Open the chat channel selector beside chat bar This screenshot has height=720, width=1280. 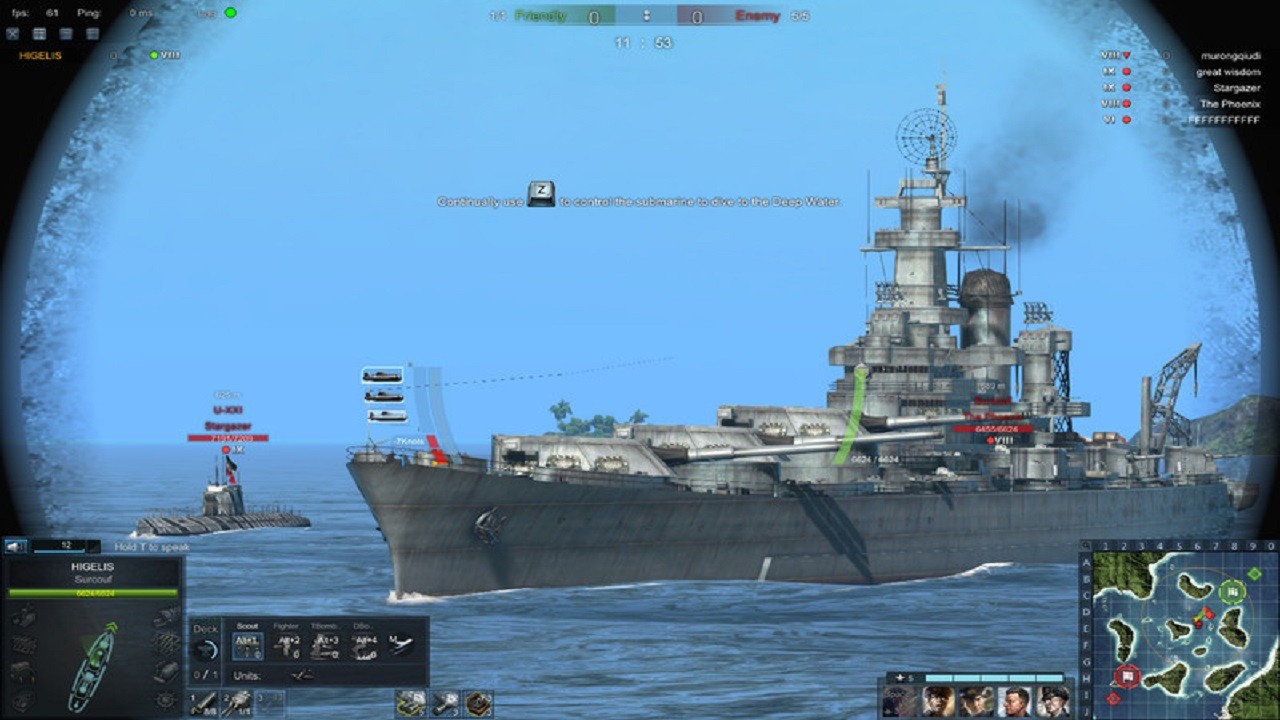point(92,548)
